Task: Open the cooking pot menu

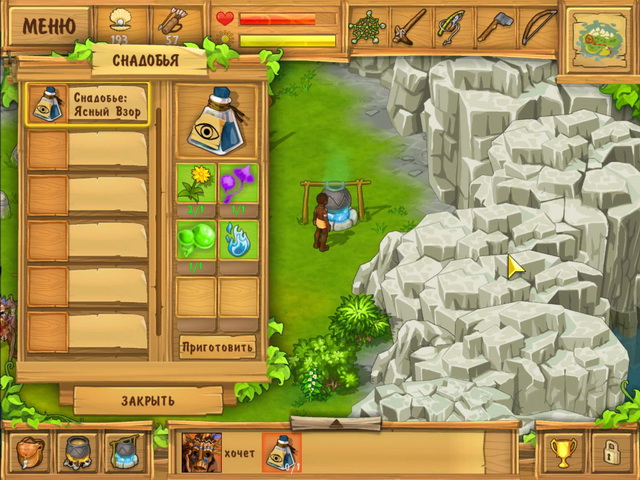Action: tap(77, 453)
